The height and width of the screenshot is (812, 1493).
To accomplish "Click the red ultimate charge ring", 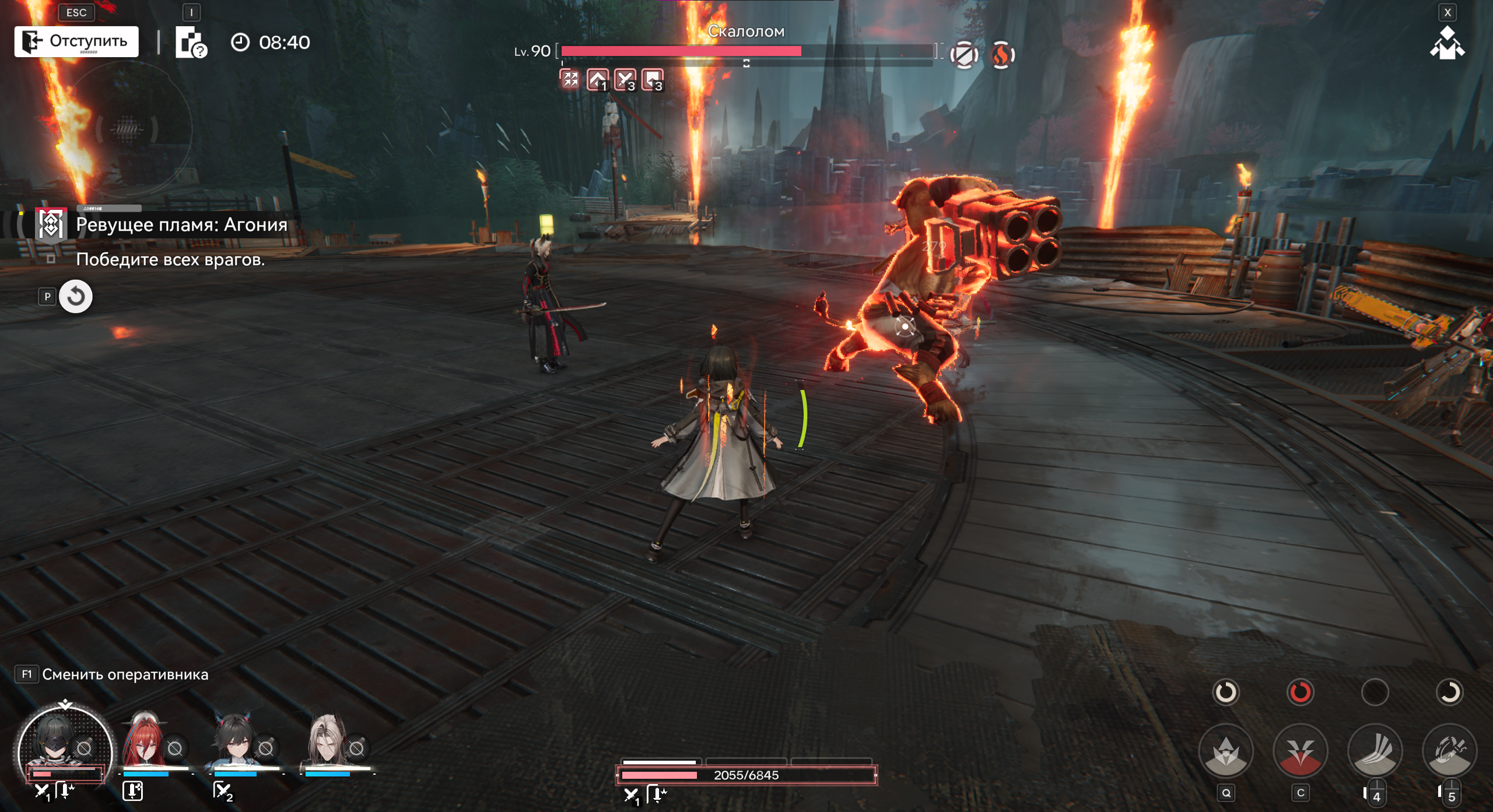I will [x=1301, y=692].
